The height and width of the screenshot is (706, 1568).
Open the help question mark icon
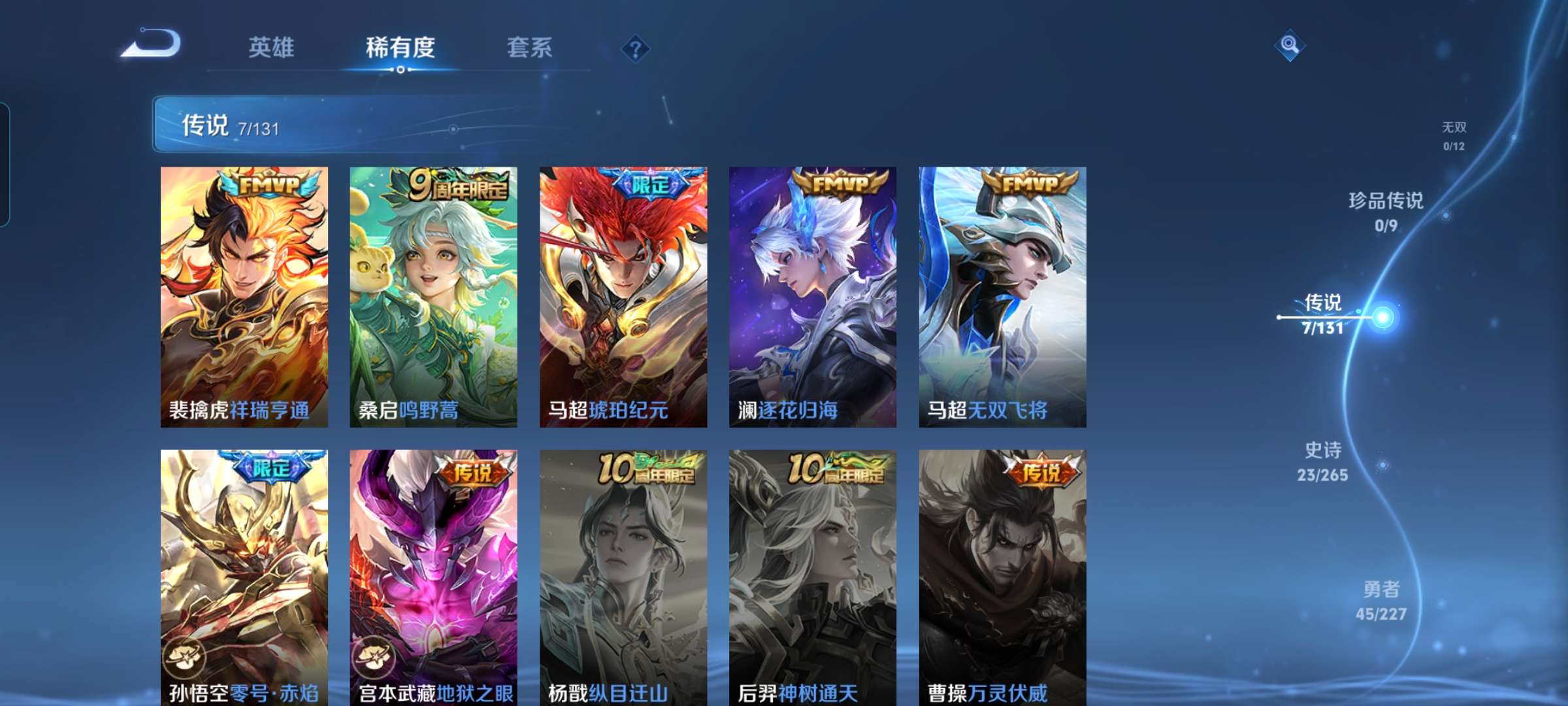[x=636, y=48]
